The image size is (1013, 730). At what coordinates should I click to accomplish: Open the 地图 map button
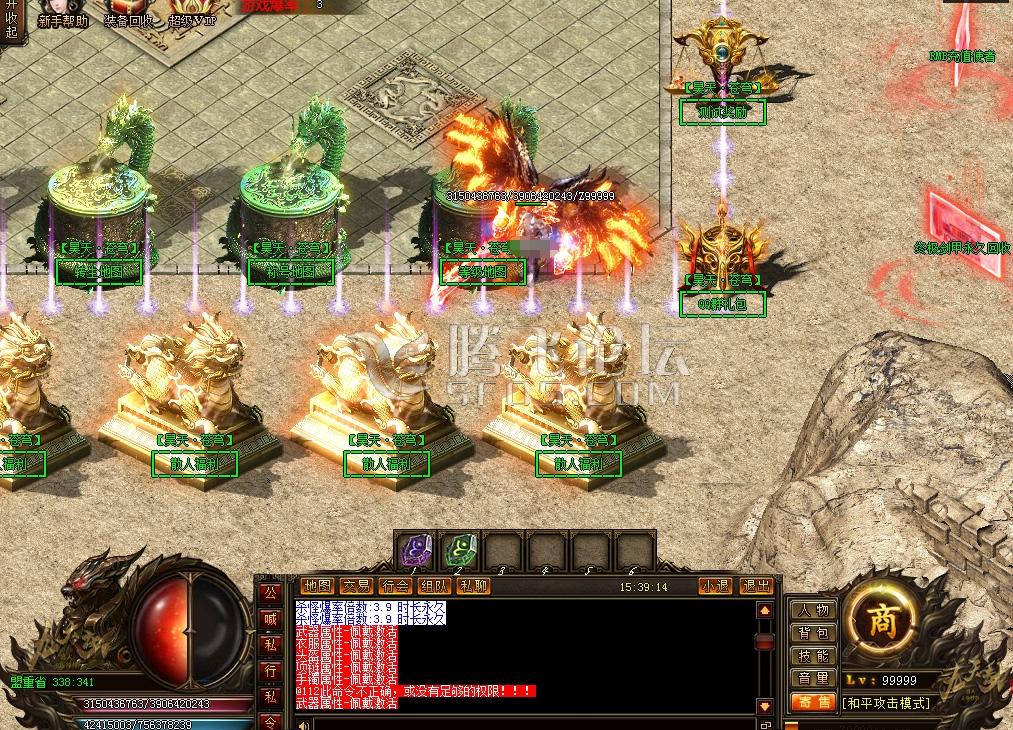coord(317,586)
